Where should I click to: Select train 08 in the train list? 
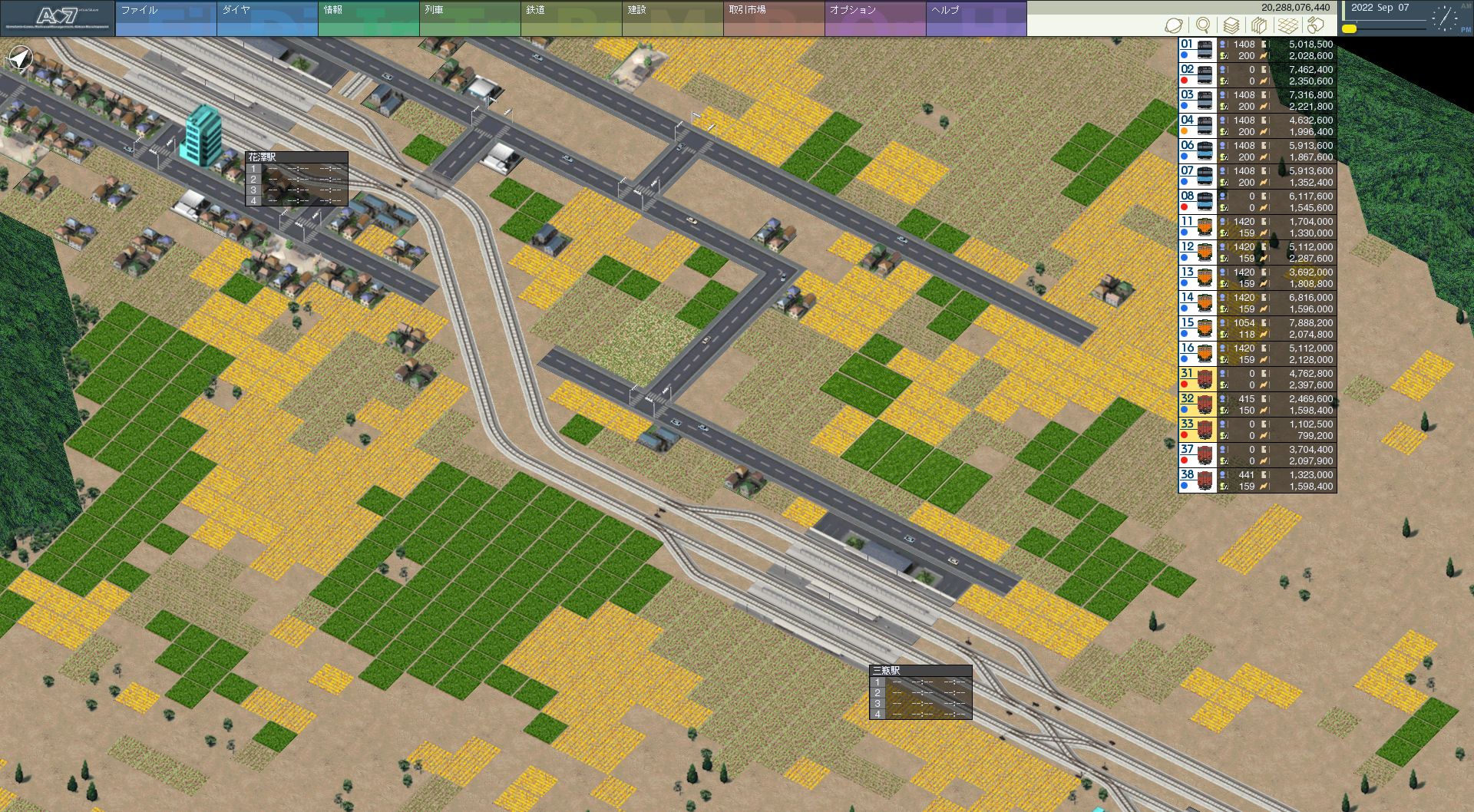click(1197, 202)
